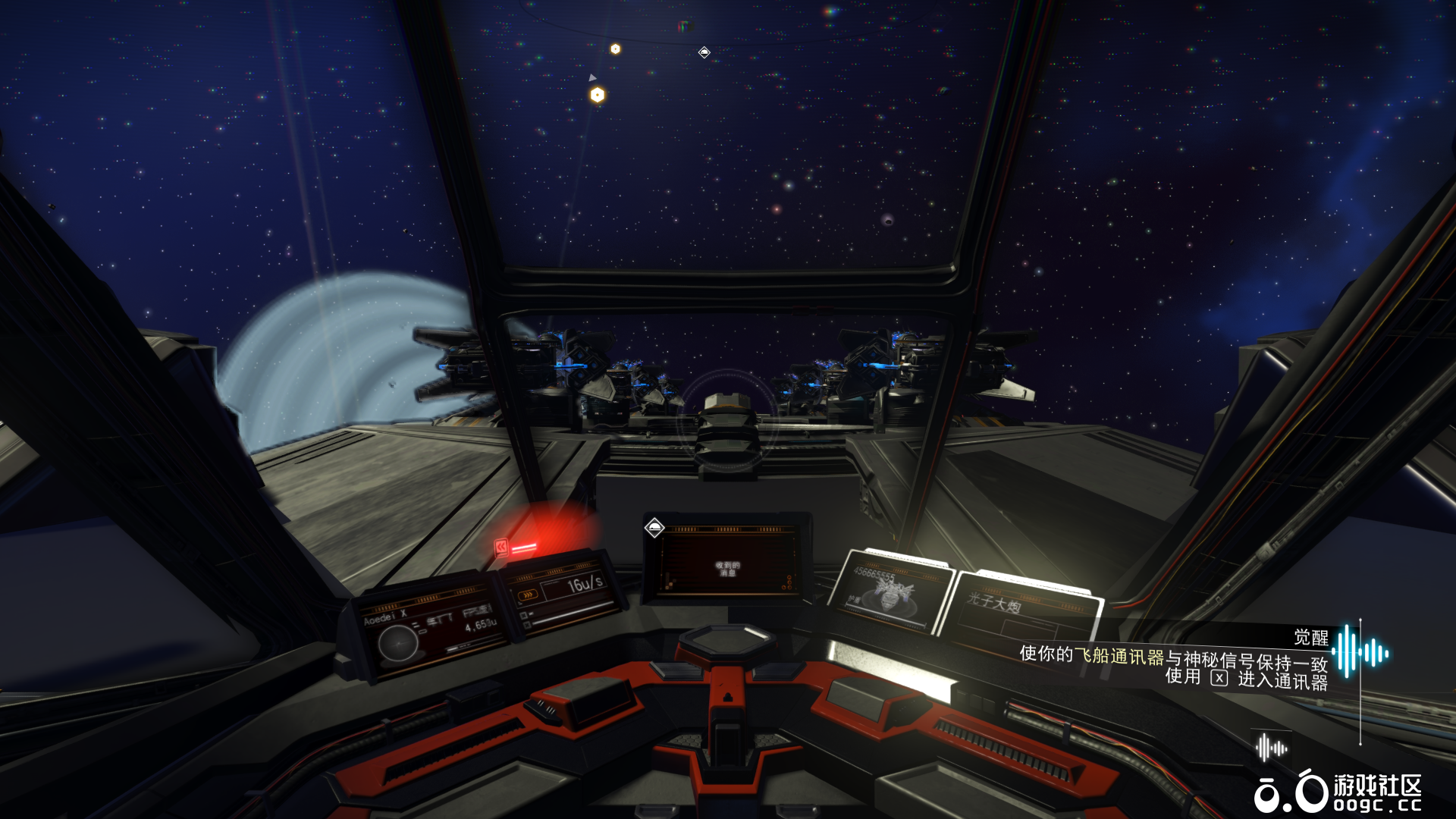The height and width of the screenshot is (819, 1456).
Task: Select the large yellow hexagon waypoint marker
Action: (x=598, y=95)
